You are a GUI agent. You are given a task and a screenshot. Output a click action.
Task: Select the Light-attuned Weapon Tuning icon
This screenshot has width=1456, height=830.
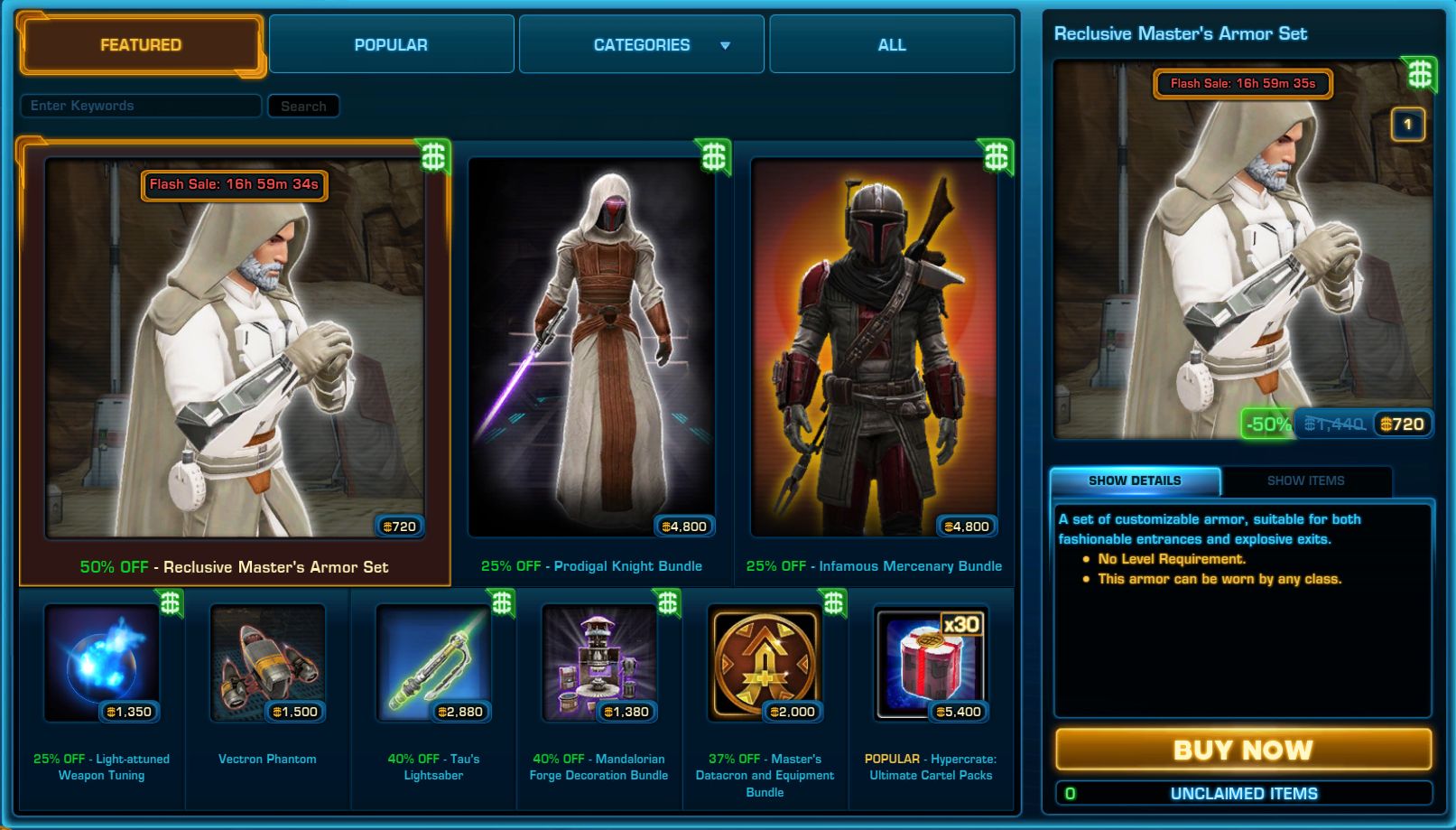(x=100, y=663)
